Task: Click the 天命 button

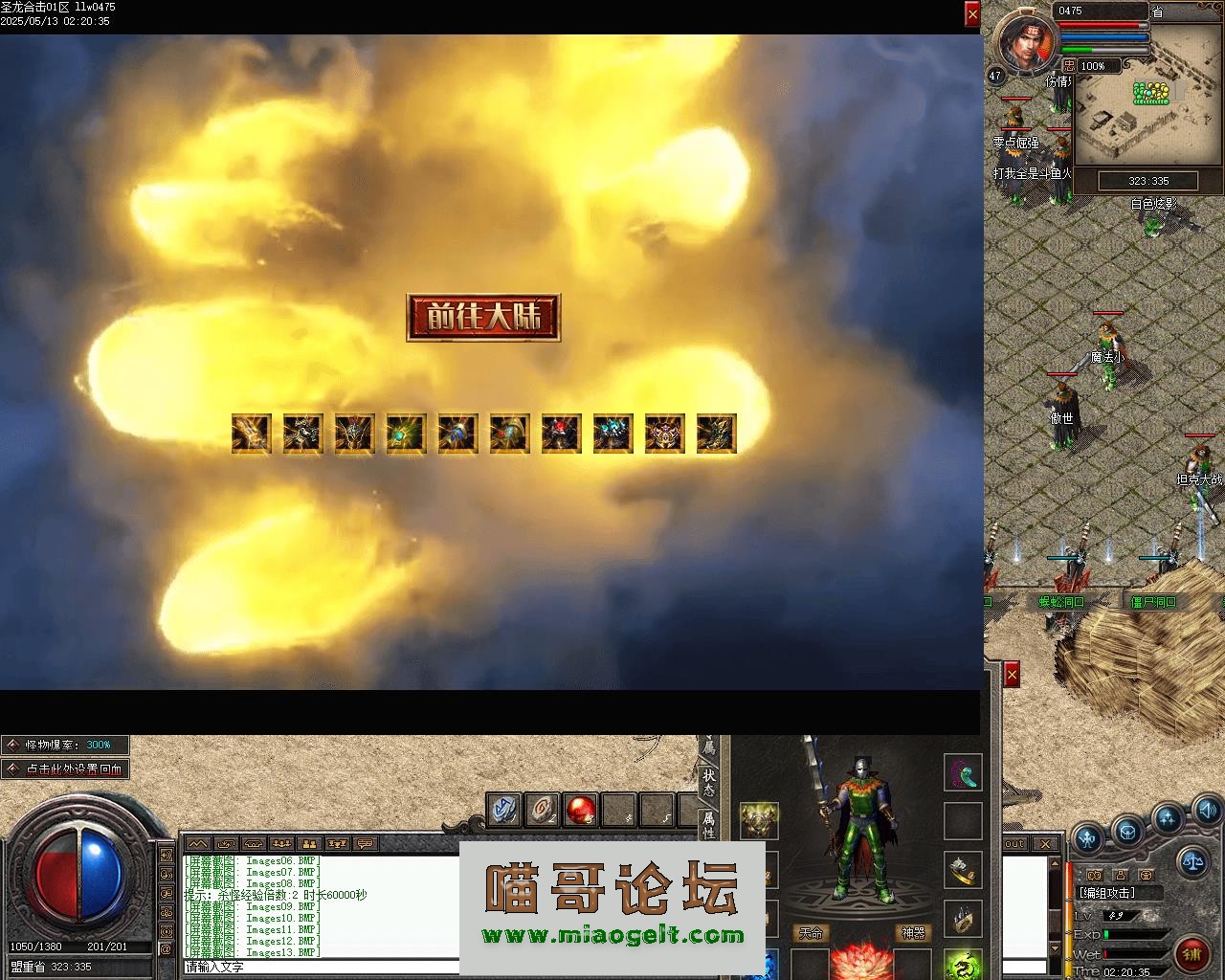Action: pyautogui.click(x=811, y=933)
